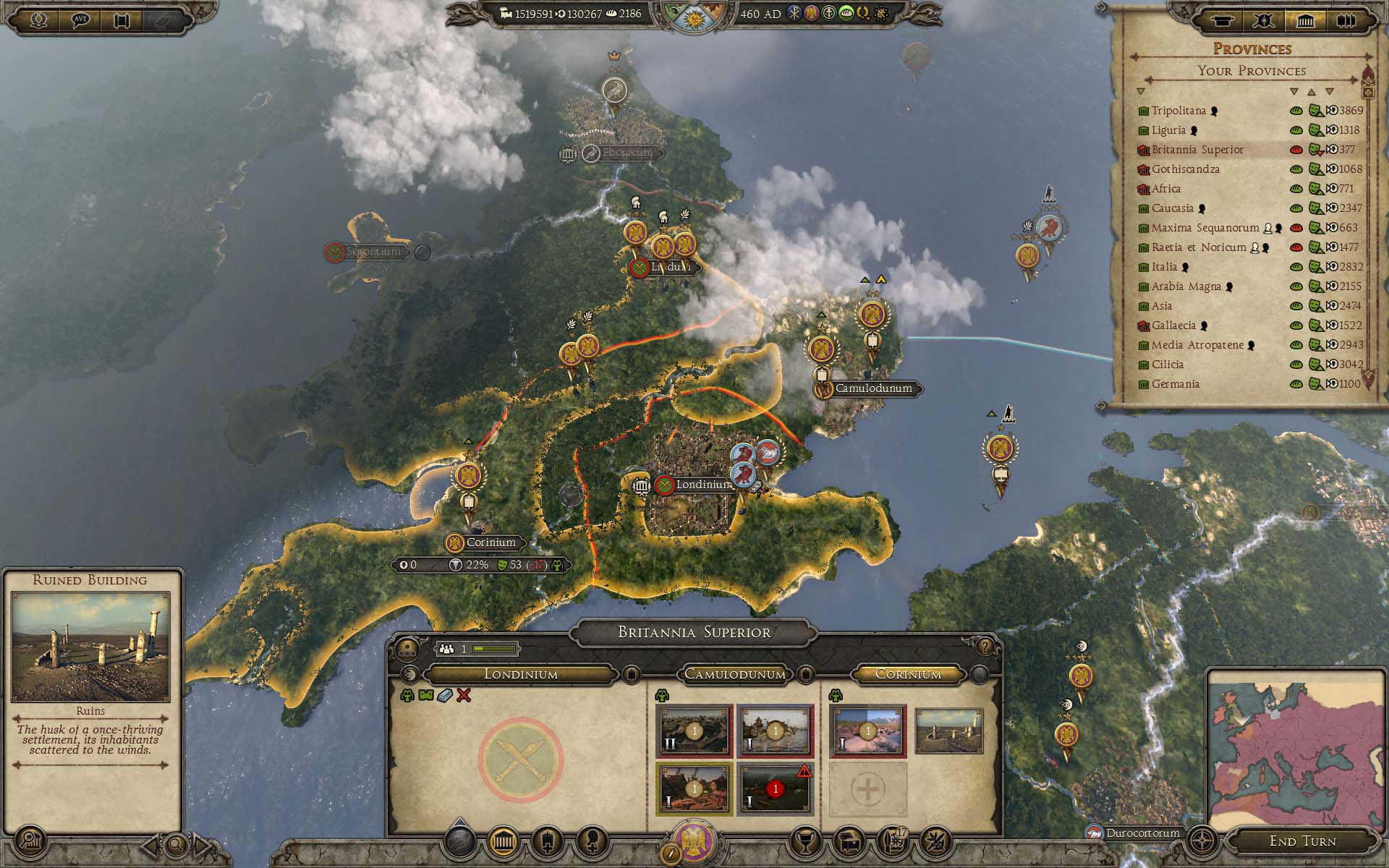Viewport: 1389px width, 868px height.
Task: Select the Camulodunum settlement header
Action: (734, 674)
